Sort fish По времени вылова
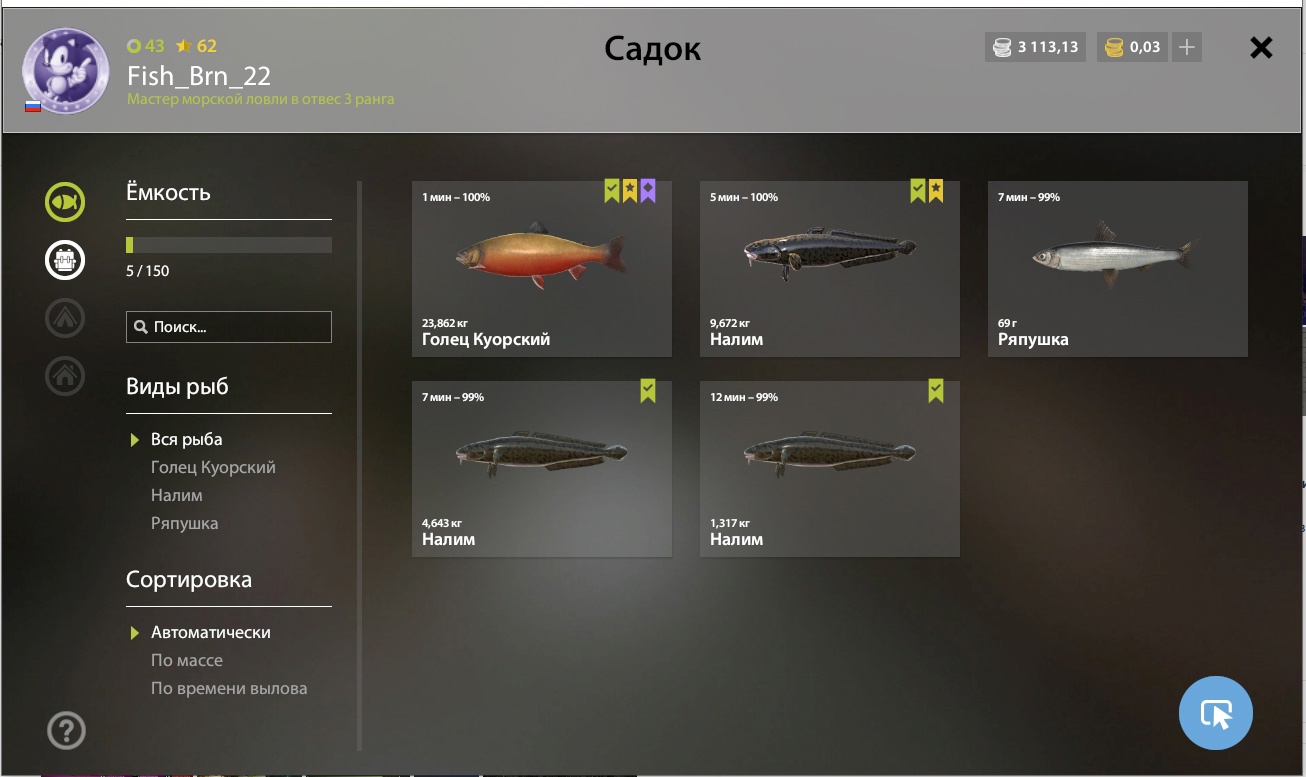 pyautogui.click(x=229, y=688)
